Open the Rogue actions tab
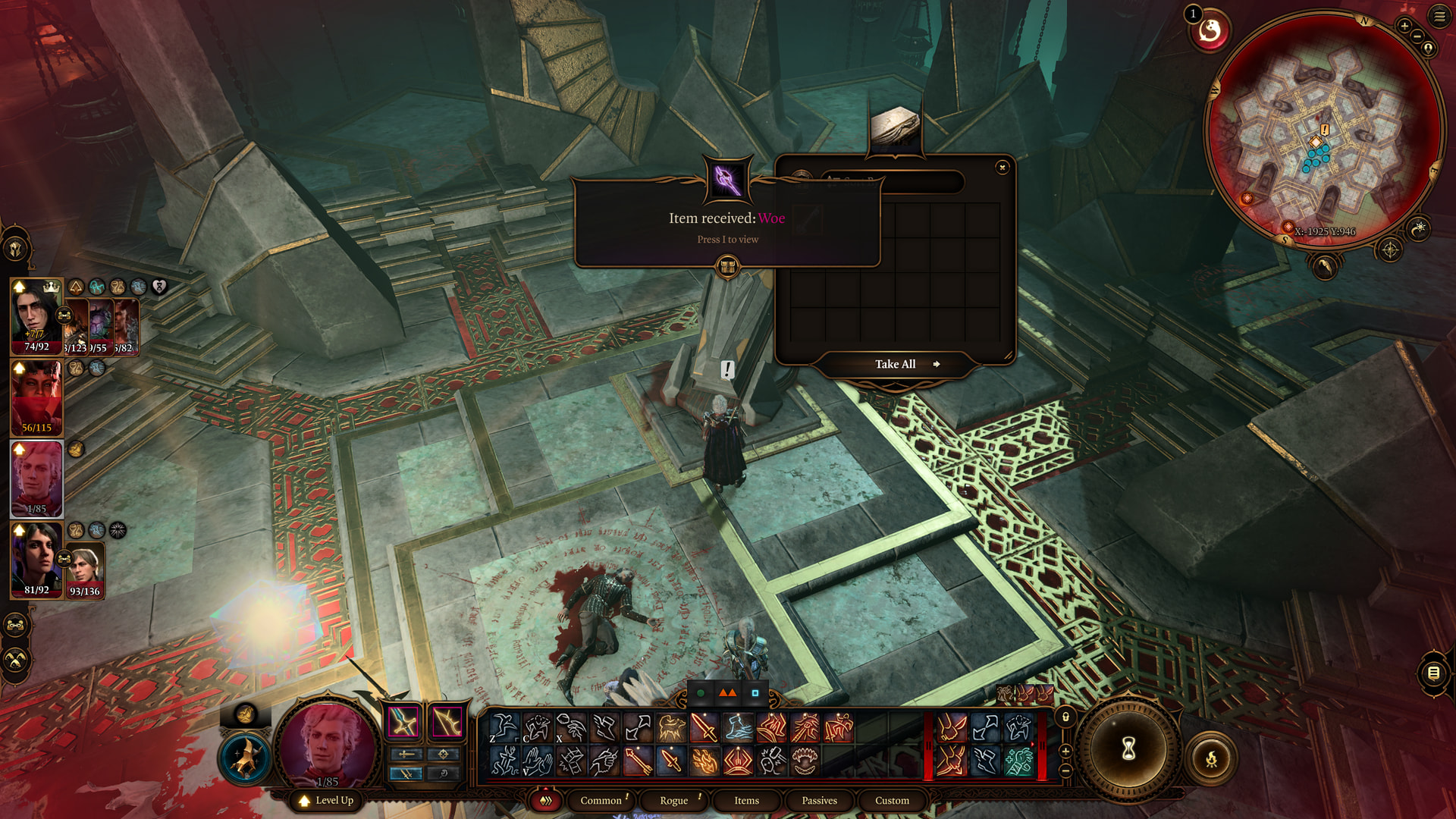 click(673, 801)
